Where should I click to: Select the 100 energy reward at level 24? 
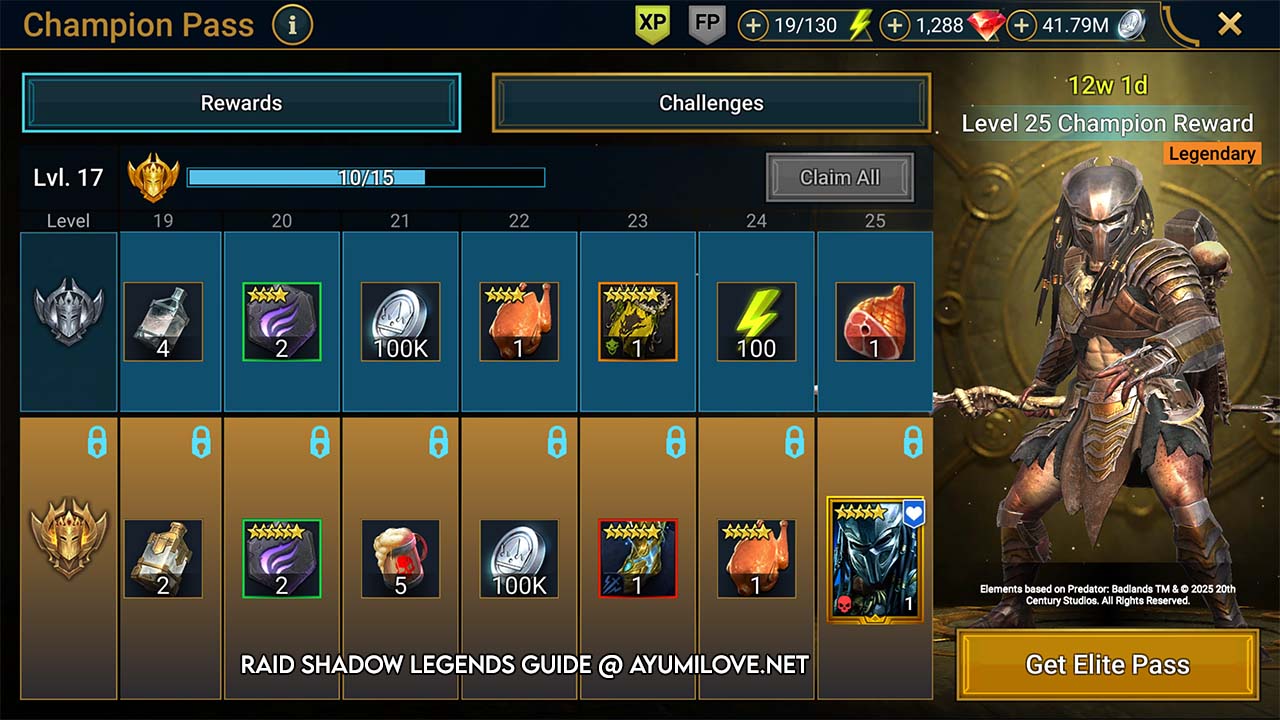coord(756,321)
